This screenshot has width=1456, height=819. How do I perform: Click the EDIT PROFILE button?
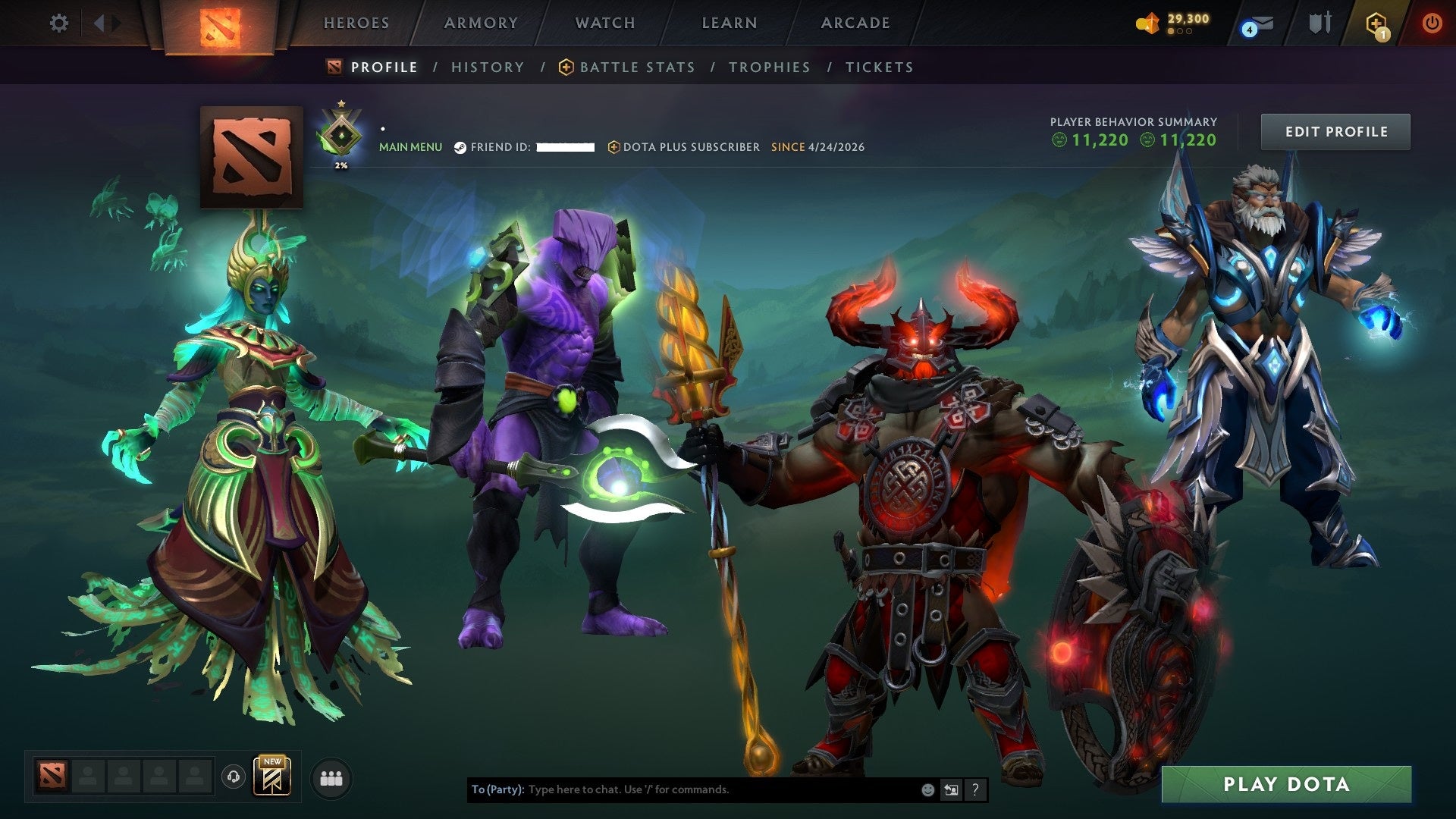pos(1335,130)
